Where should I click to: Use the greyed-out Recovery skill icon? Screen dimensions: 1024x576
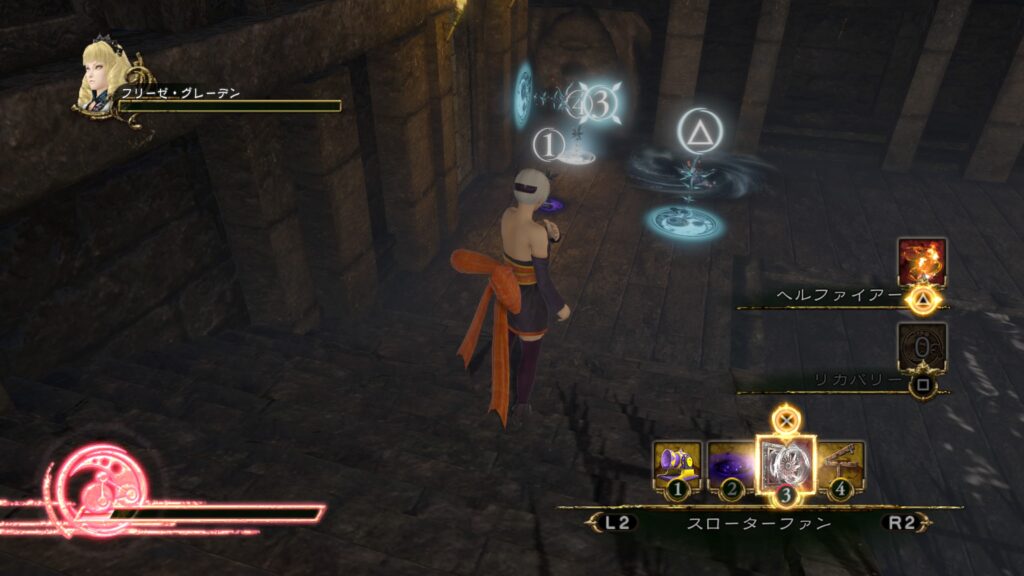(x=921, y=347)
